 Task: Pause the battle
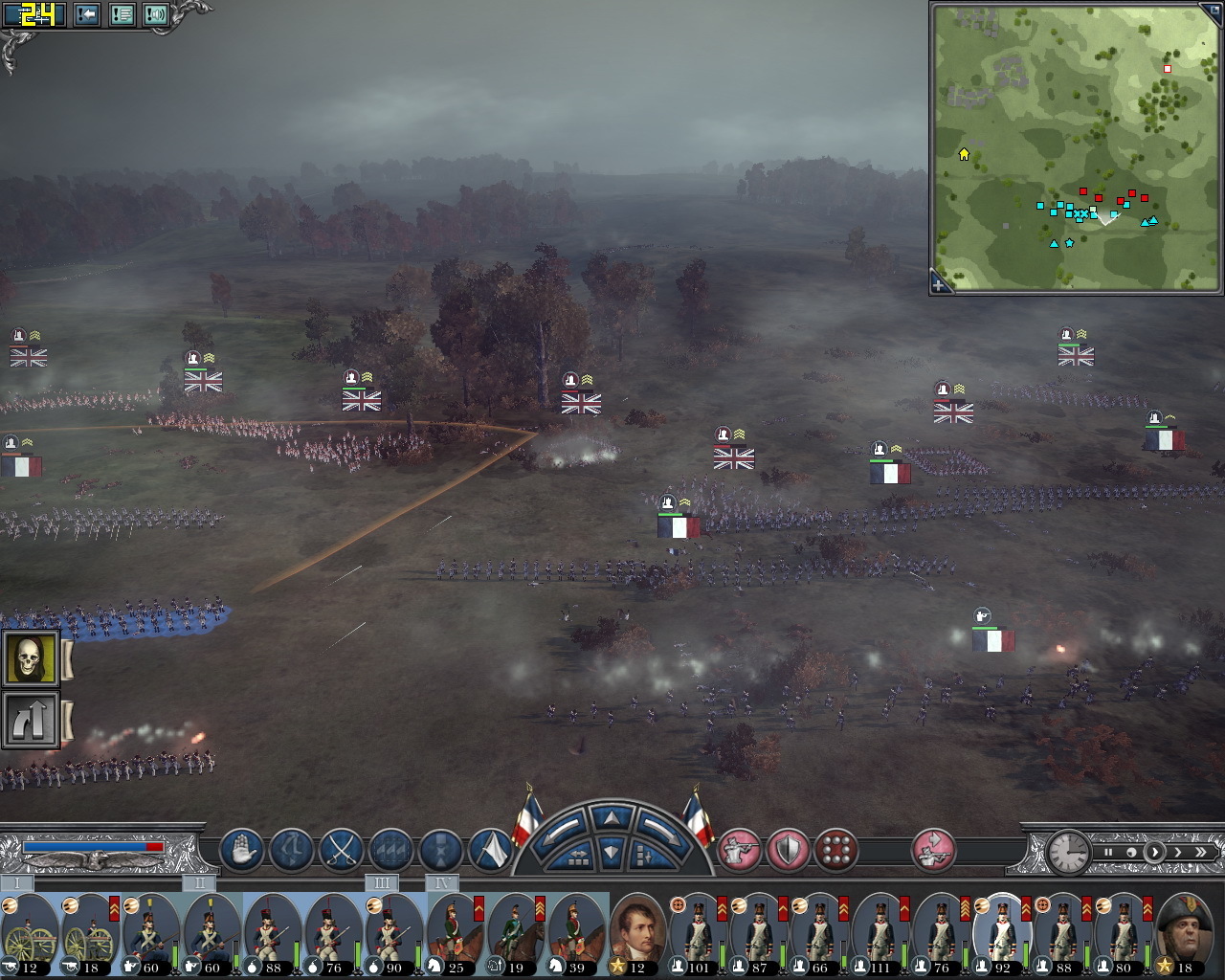1108,852
